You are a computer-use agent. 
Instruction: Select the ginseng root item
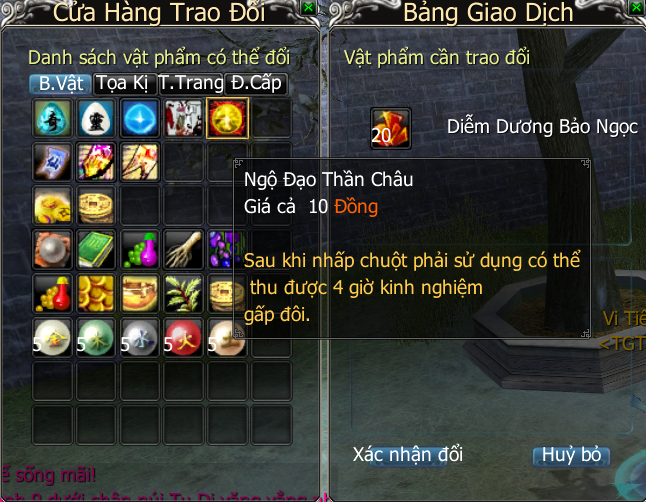pos(183,249)
